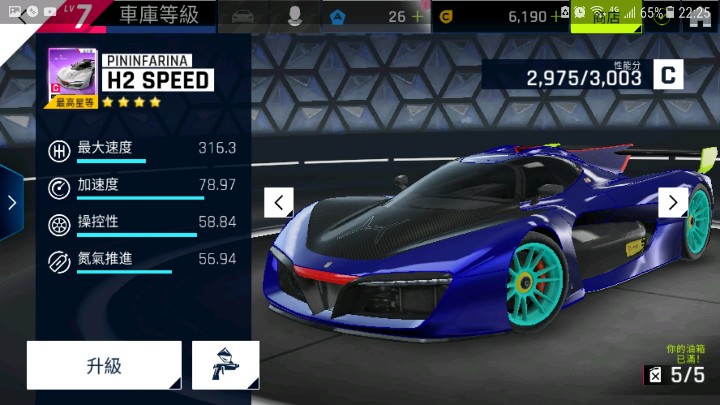Open the spray gun paint customization
720x405 pixels.
(225, 365)
